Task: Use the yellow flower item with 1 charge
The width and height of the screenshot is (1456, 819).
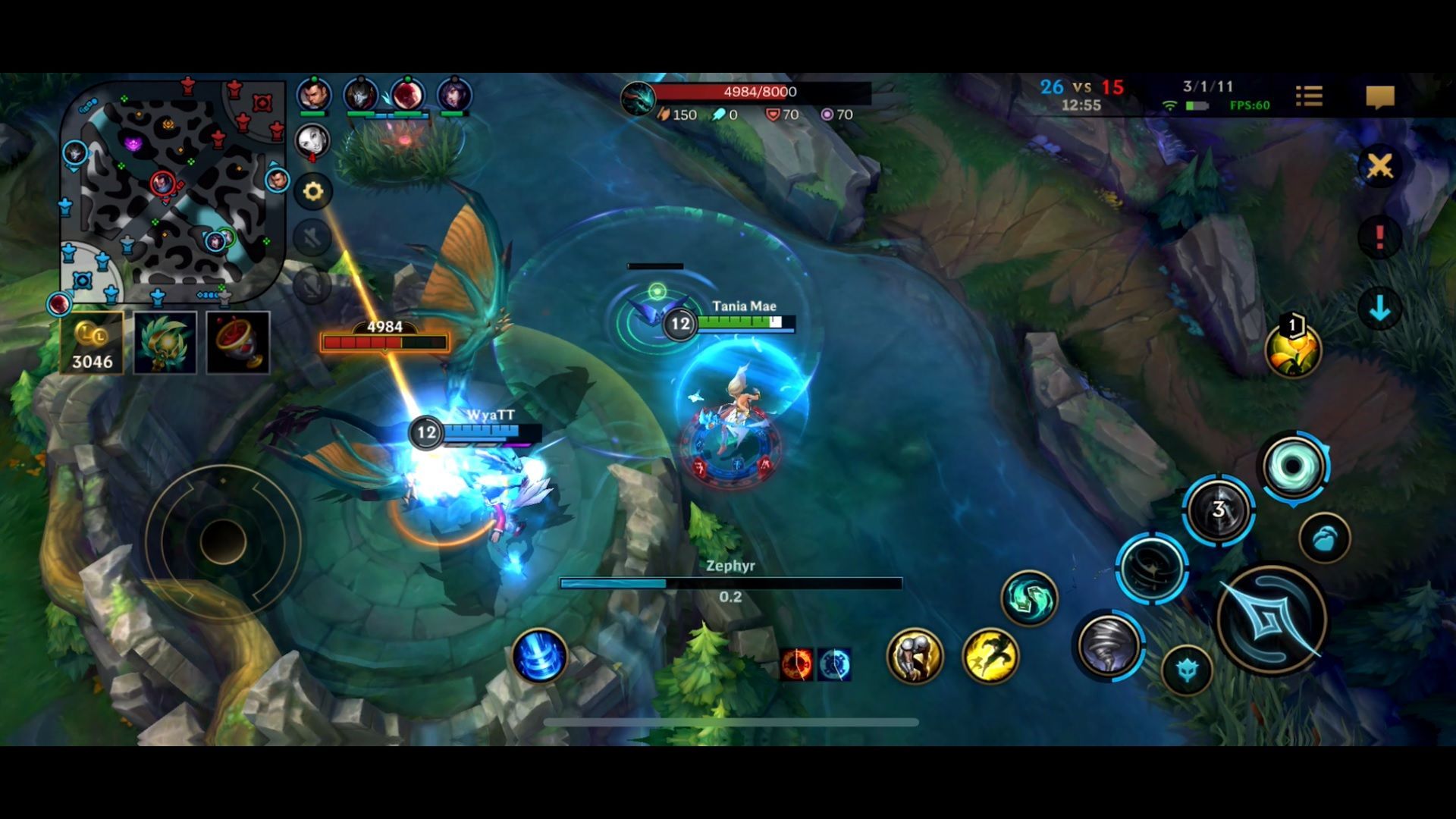Action: (x=1293, y=350)
